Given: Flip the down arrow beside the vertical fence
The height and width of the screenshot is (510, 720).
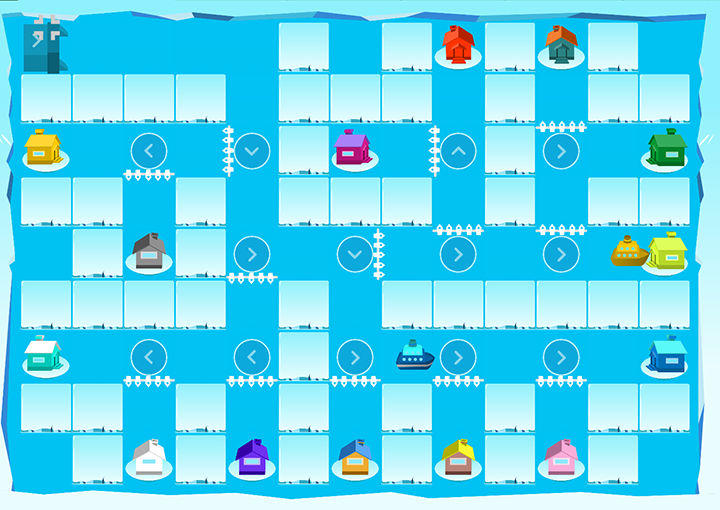Looking at the screenshot, I should (355, 254).
